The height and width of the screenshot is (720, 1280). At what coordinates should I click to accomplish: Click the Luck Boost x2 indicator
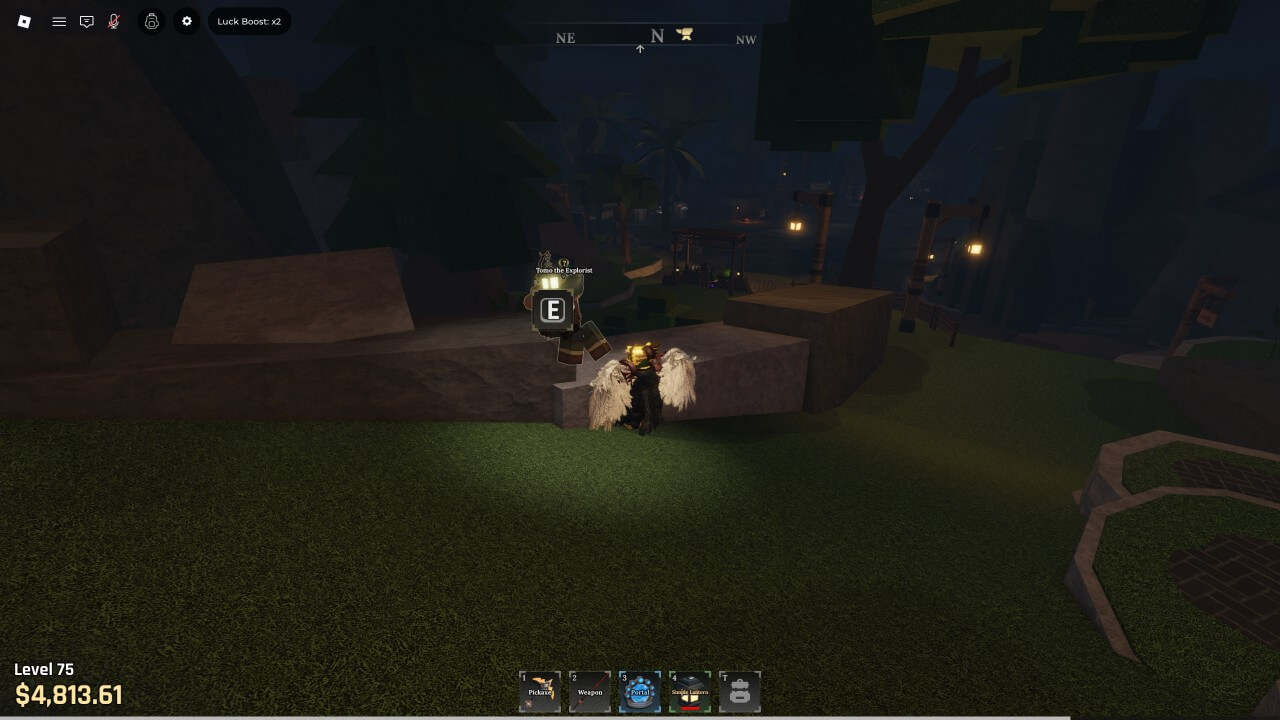point(249,21)
